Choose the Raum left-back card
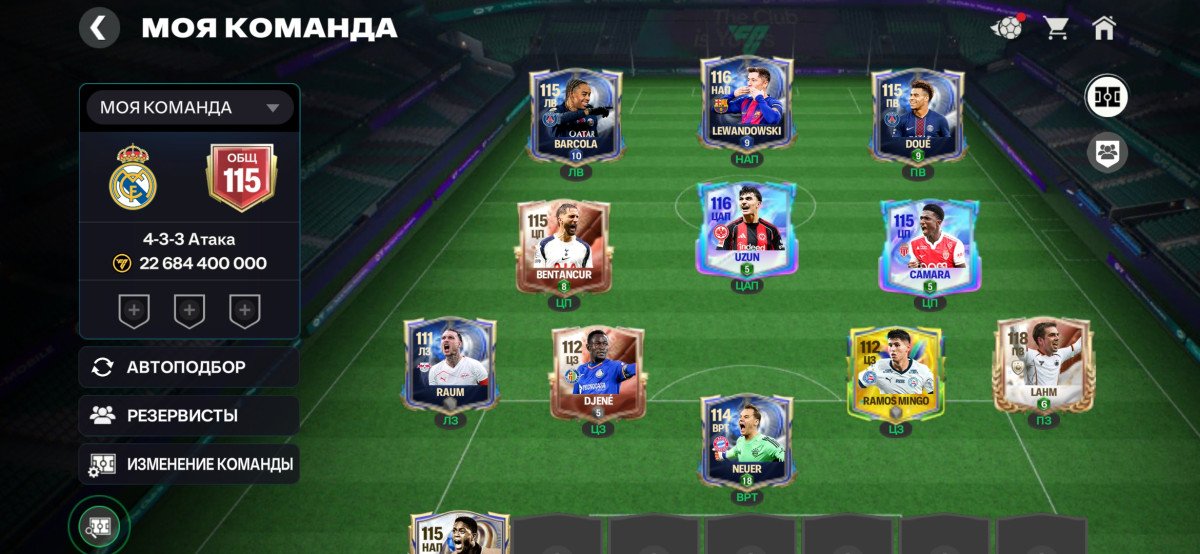 (450, 365)
